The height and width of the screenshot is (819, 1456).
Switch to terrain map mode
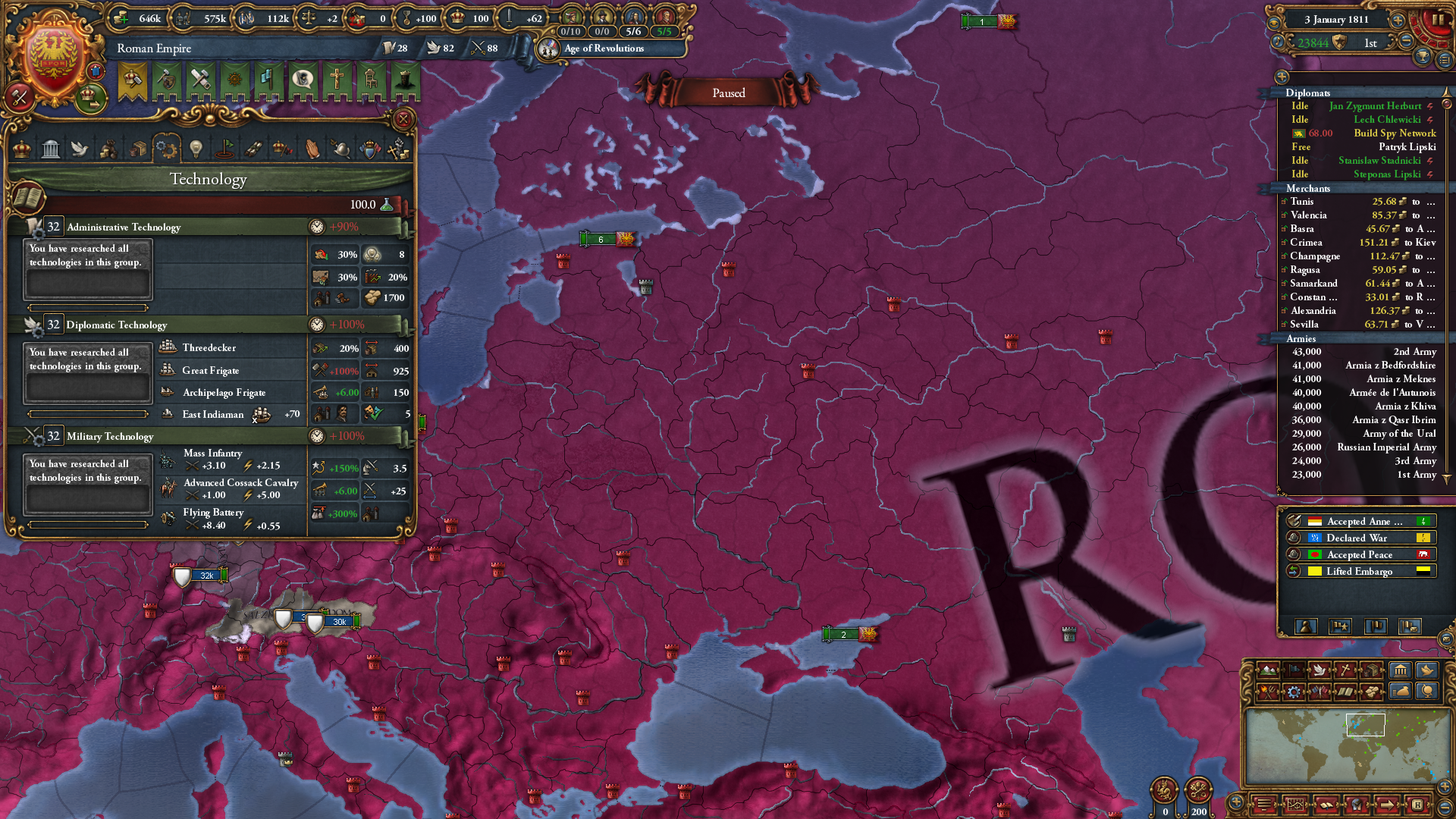[x=1268, y=670]
